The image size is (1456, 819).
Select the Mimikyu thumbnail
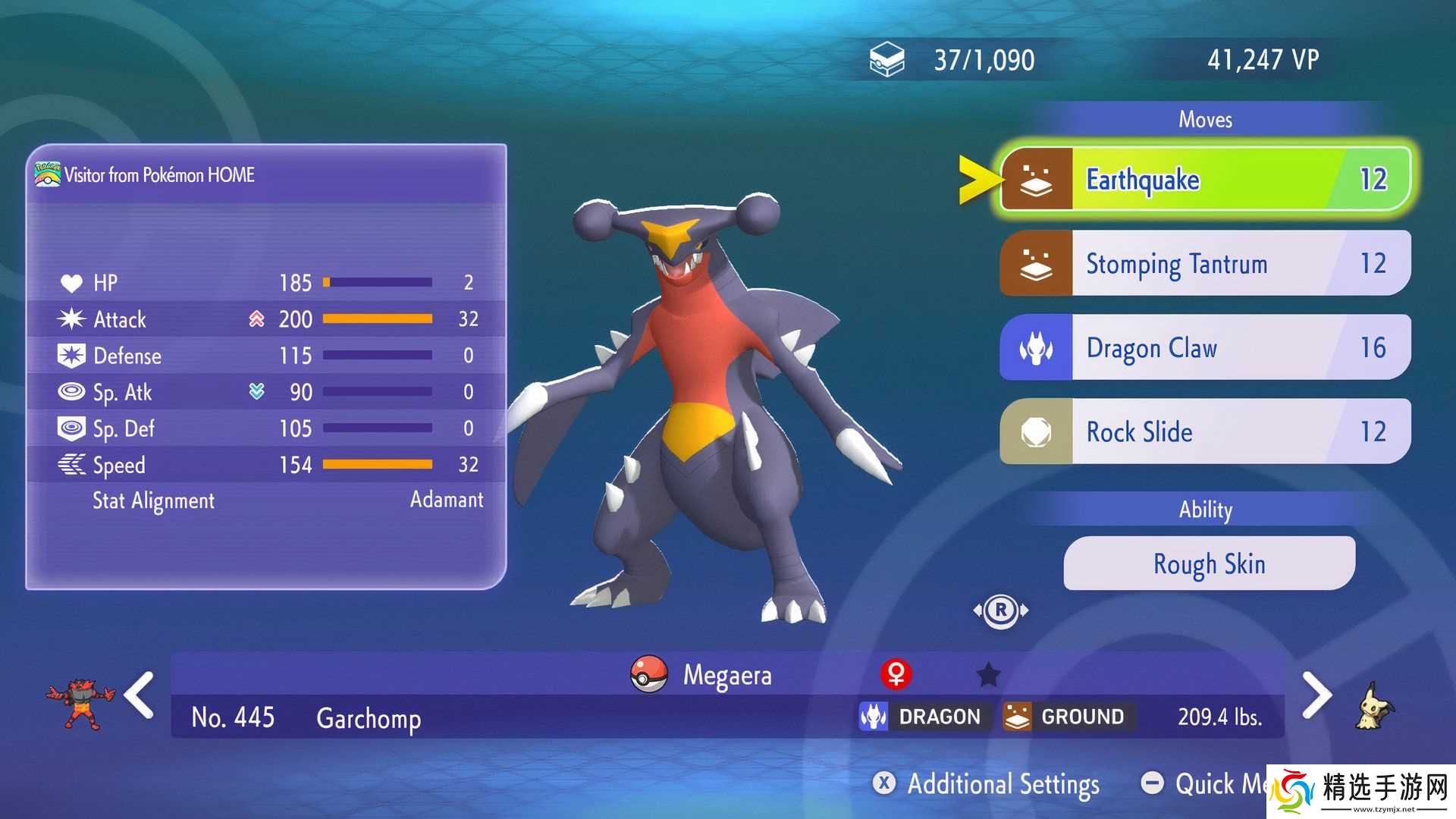click(1374, 707)
